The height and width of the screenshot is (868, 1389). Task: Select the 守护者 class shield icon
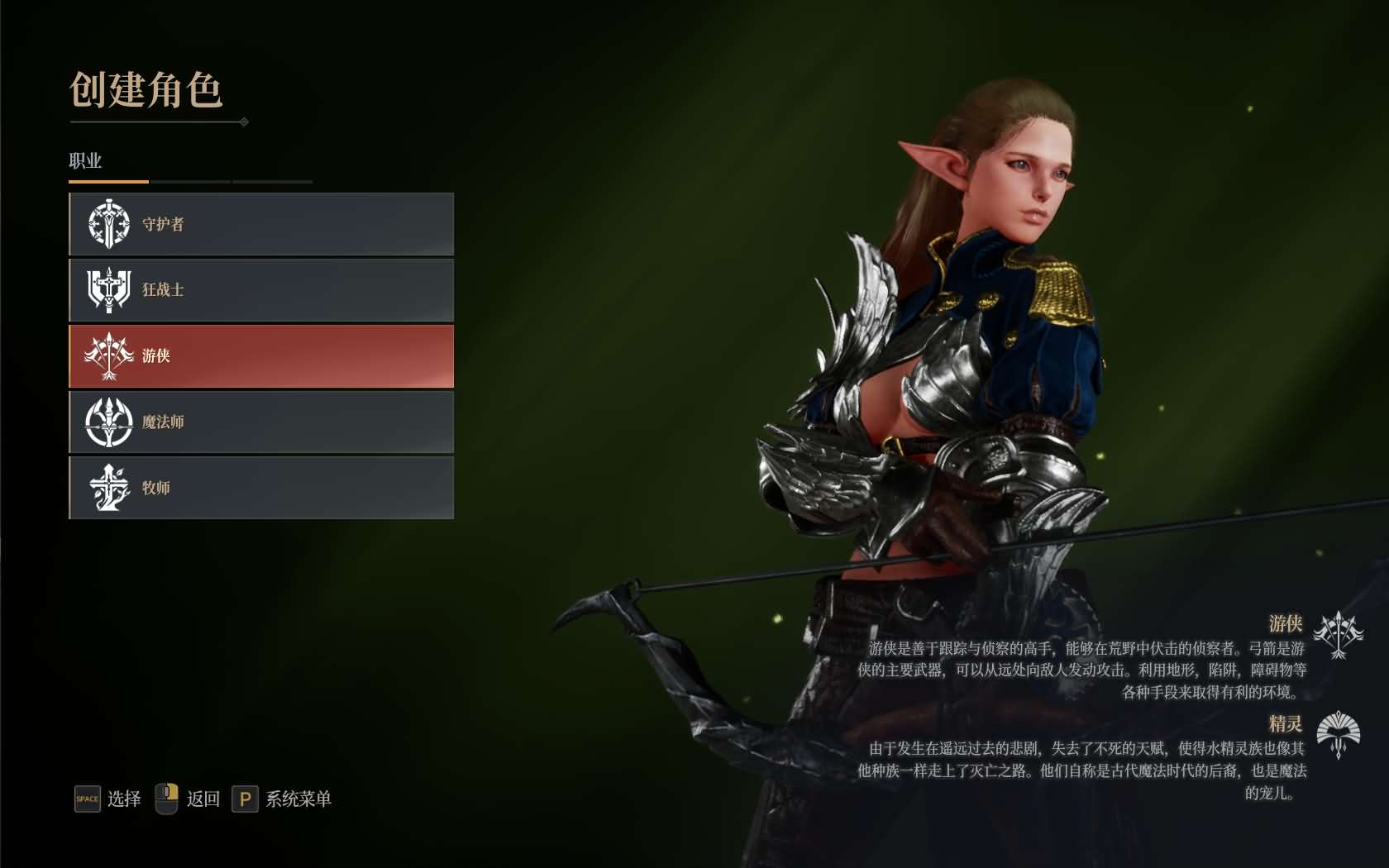pyautogui.click(x=106, y=223)
